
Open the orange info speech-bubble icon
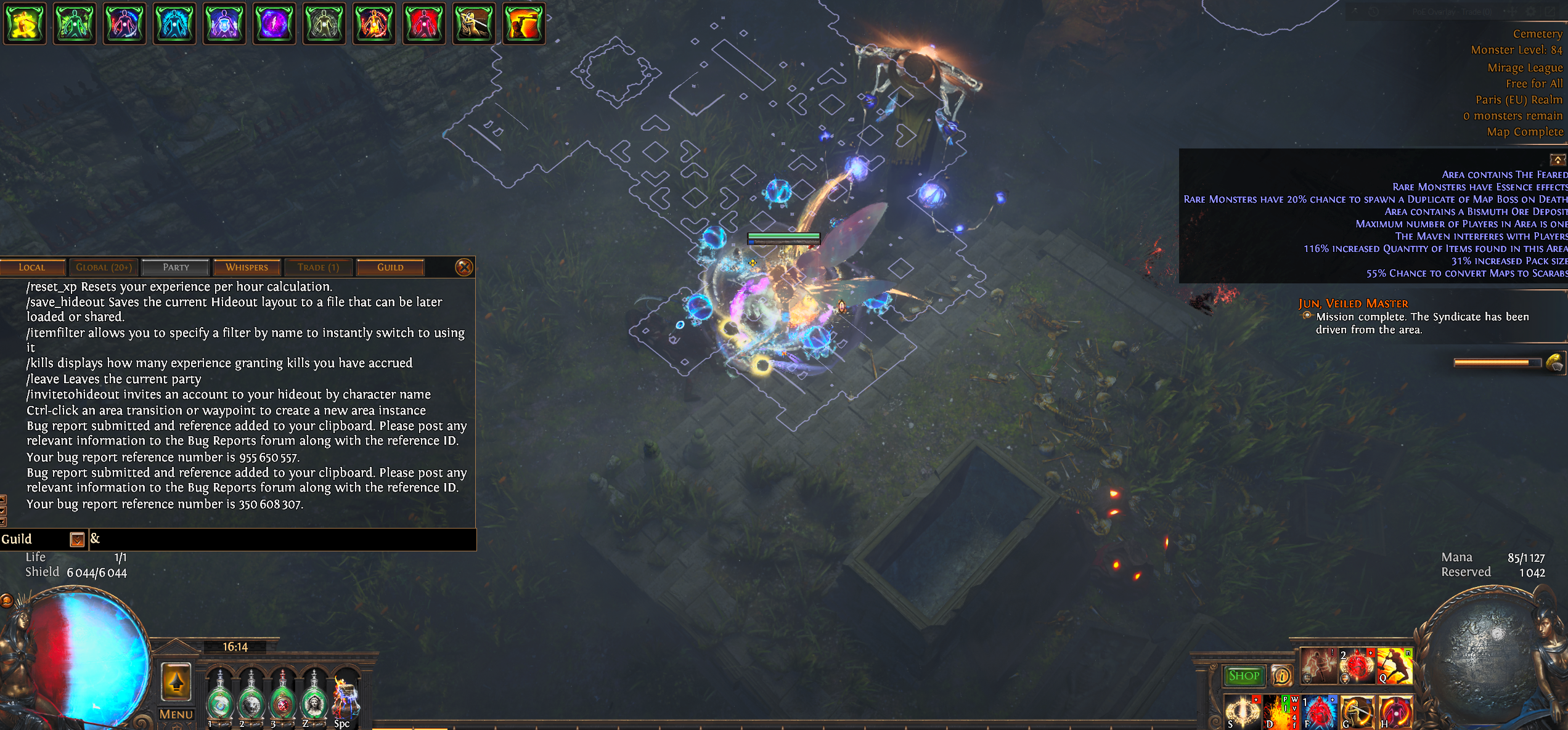click(1282, 676)
